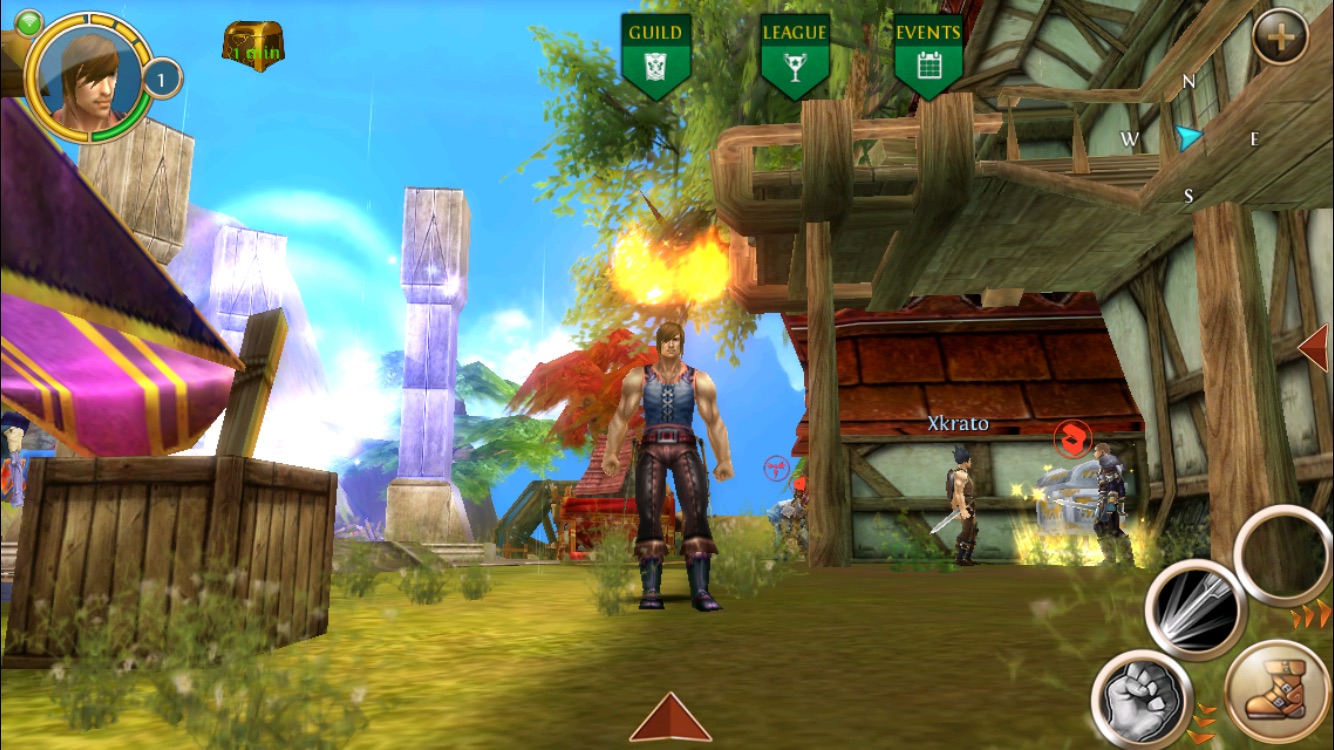Tap the empty round skill slot
Image resolution: width=1334 pixels, height=750 pixels.
coord(1282,554)
